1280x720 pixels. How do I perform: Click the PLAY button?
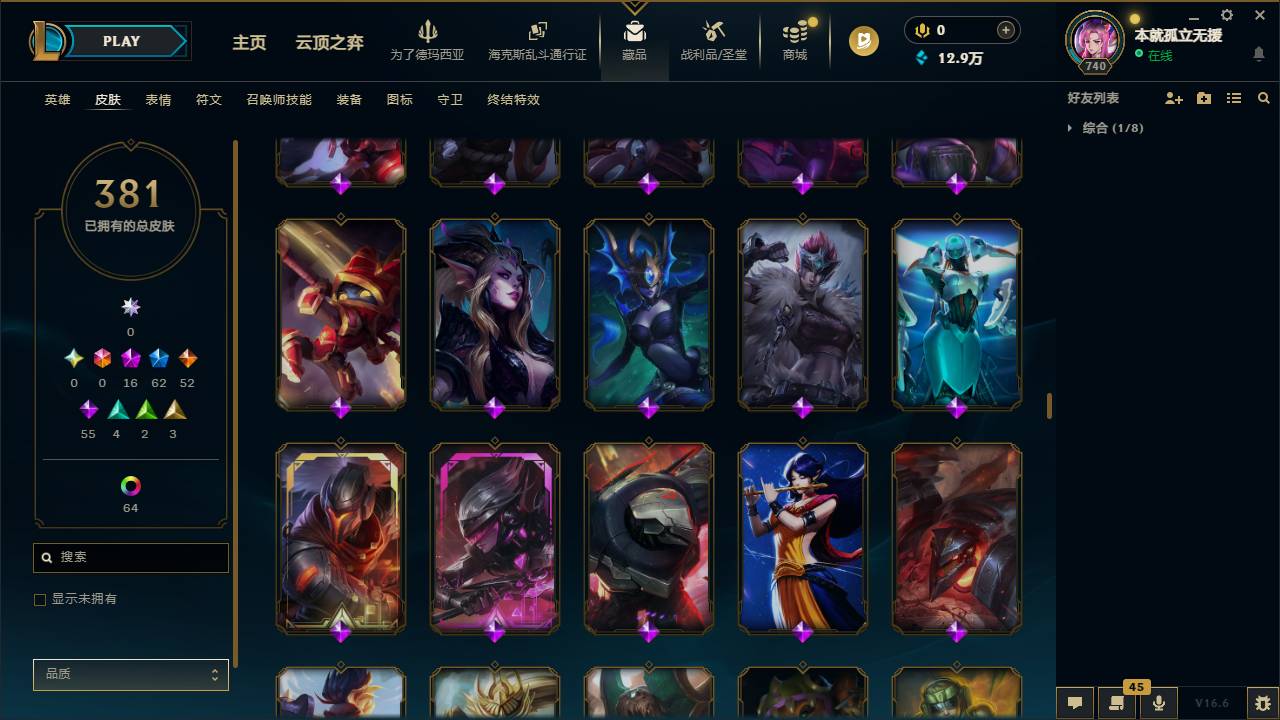pyautogui.click(x=121, y=41)
